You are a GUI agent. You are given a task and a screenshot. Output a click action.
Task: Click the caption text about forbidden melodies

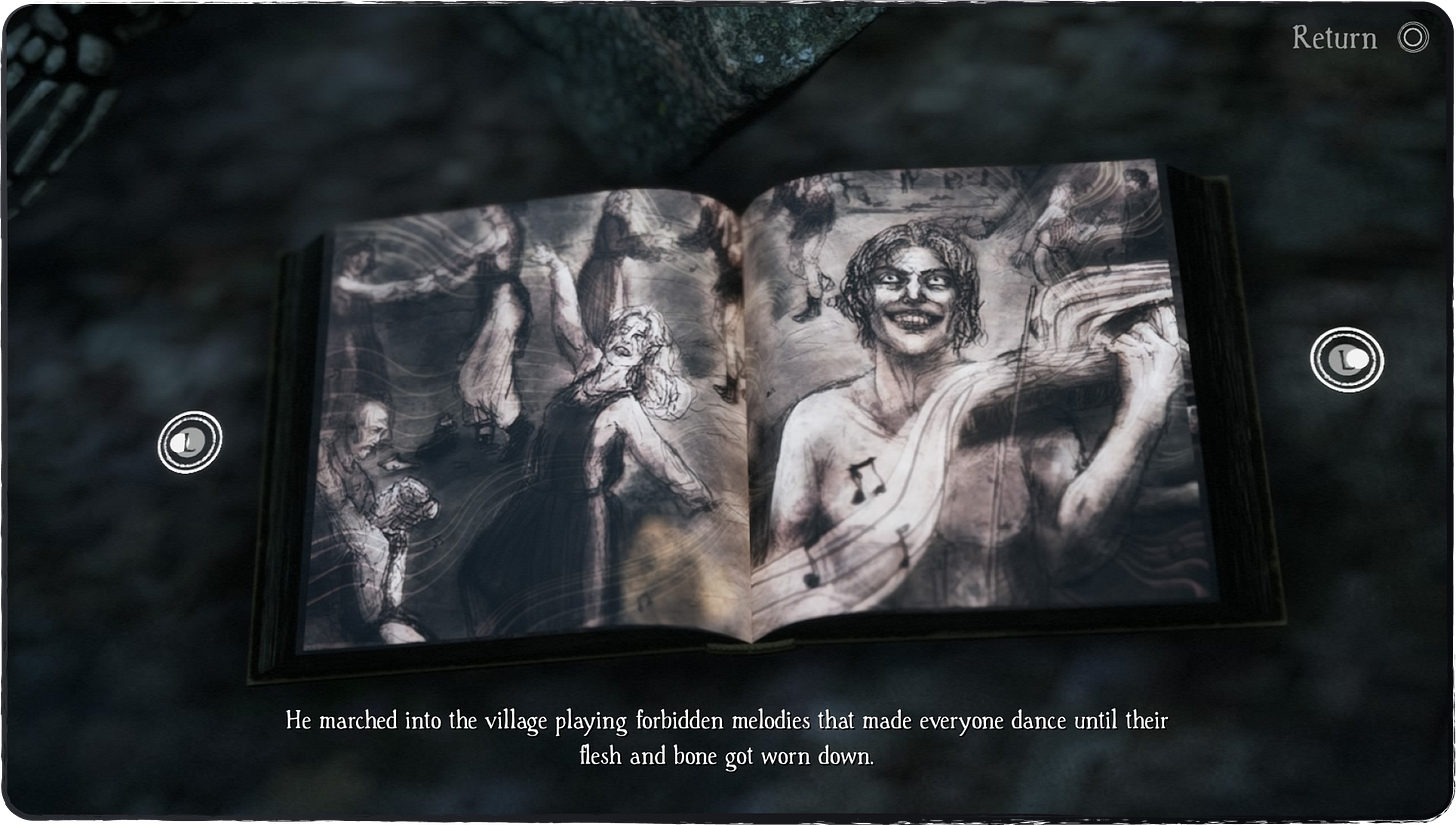tap(727, 737)
